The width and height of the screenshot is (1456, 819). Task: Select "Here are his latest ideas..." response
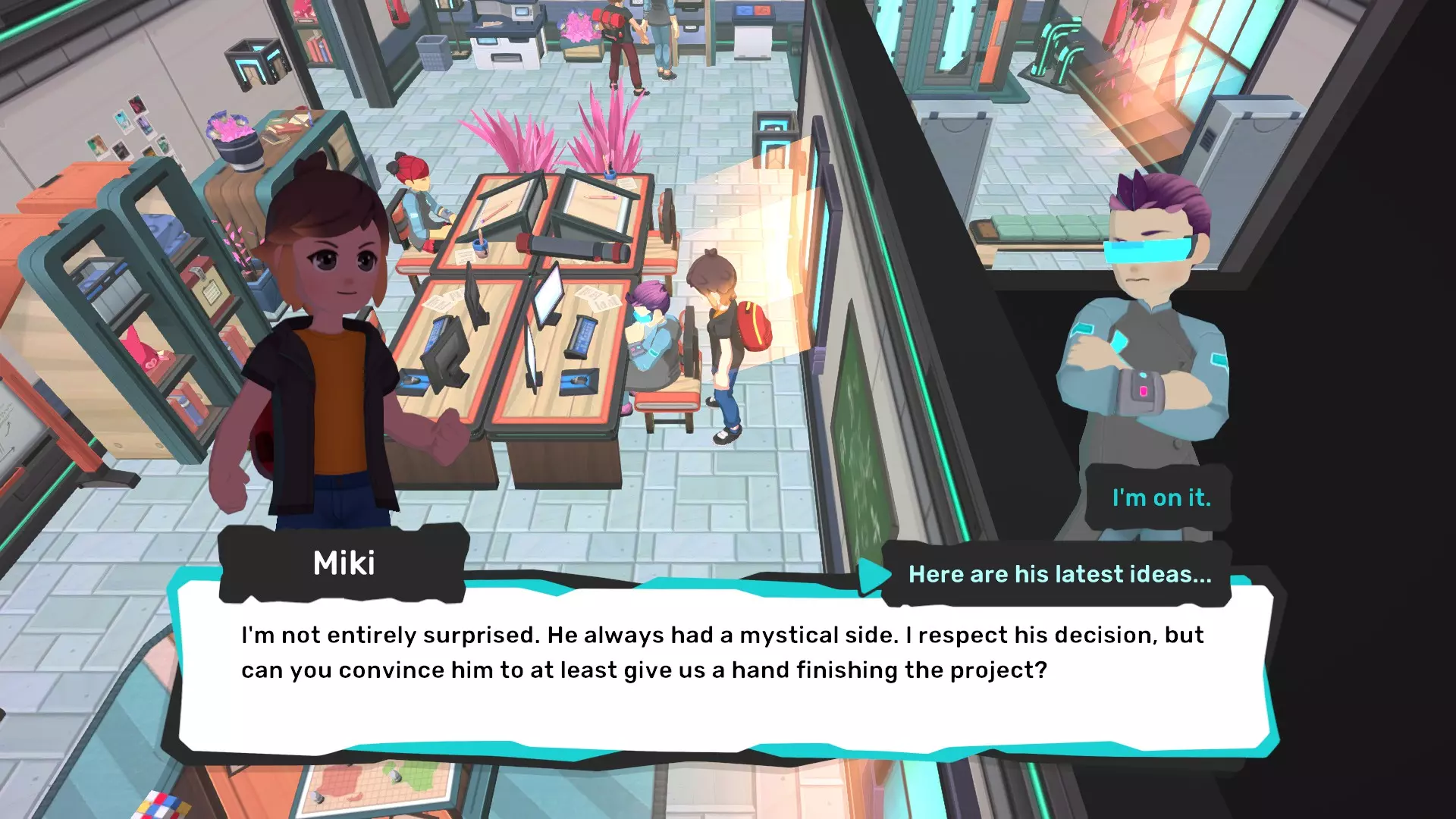1059,575
